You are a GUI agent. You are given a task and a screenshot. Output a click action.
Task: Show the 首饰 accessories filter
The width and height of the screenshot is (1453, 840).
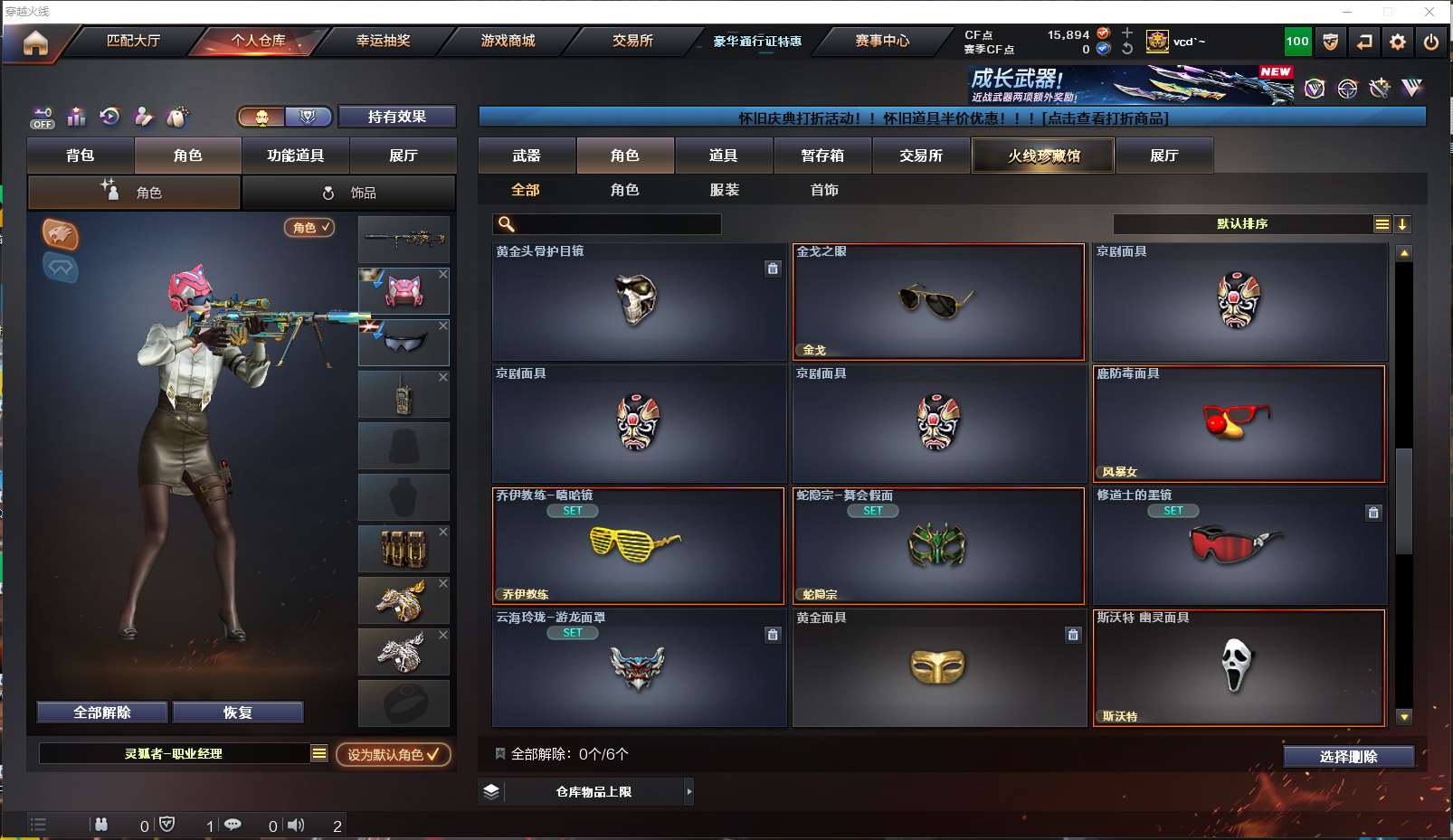tap(824, 190)
